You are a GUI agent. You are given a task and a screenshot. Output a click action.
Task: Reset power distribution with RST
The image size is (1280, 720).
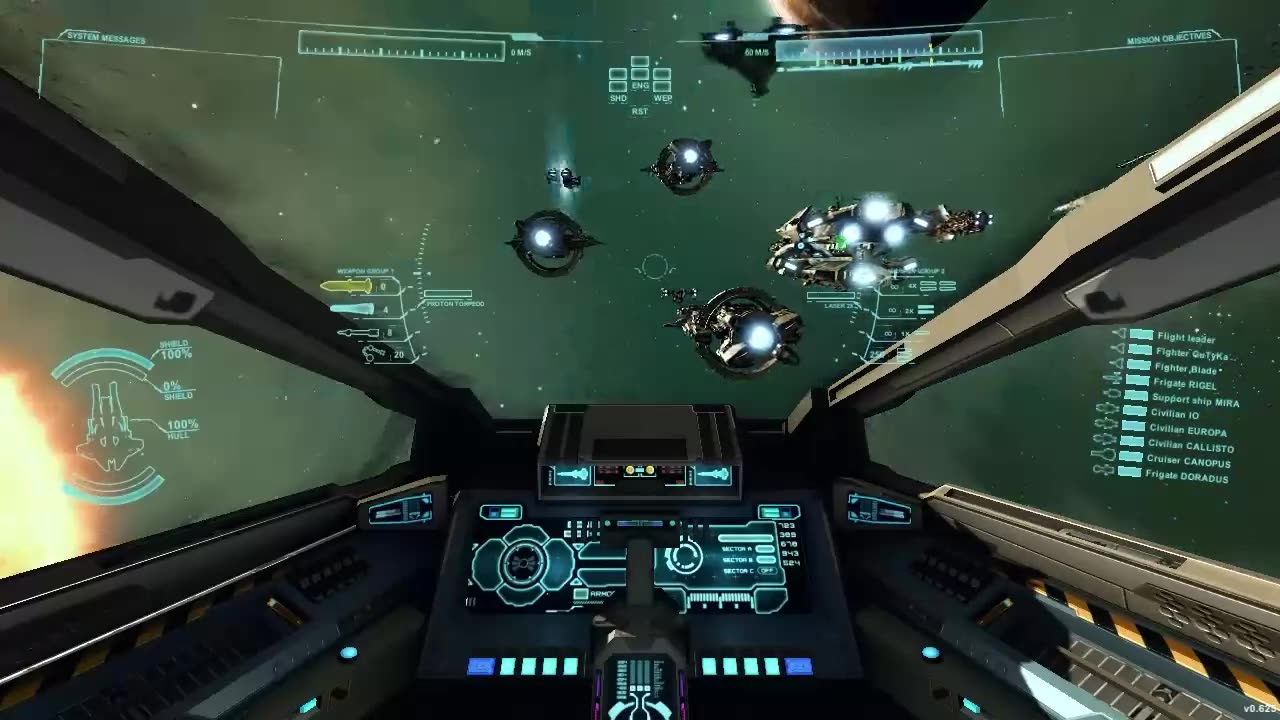640,111
